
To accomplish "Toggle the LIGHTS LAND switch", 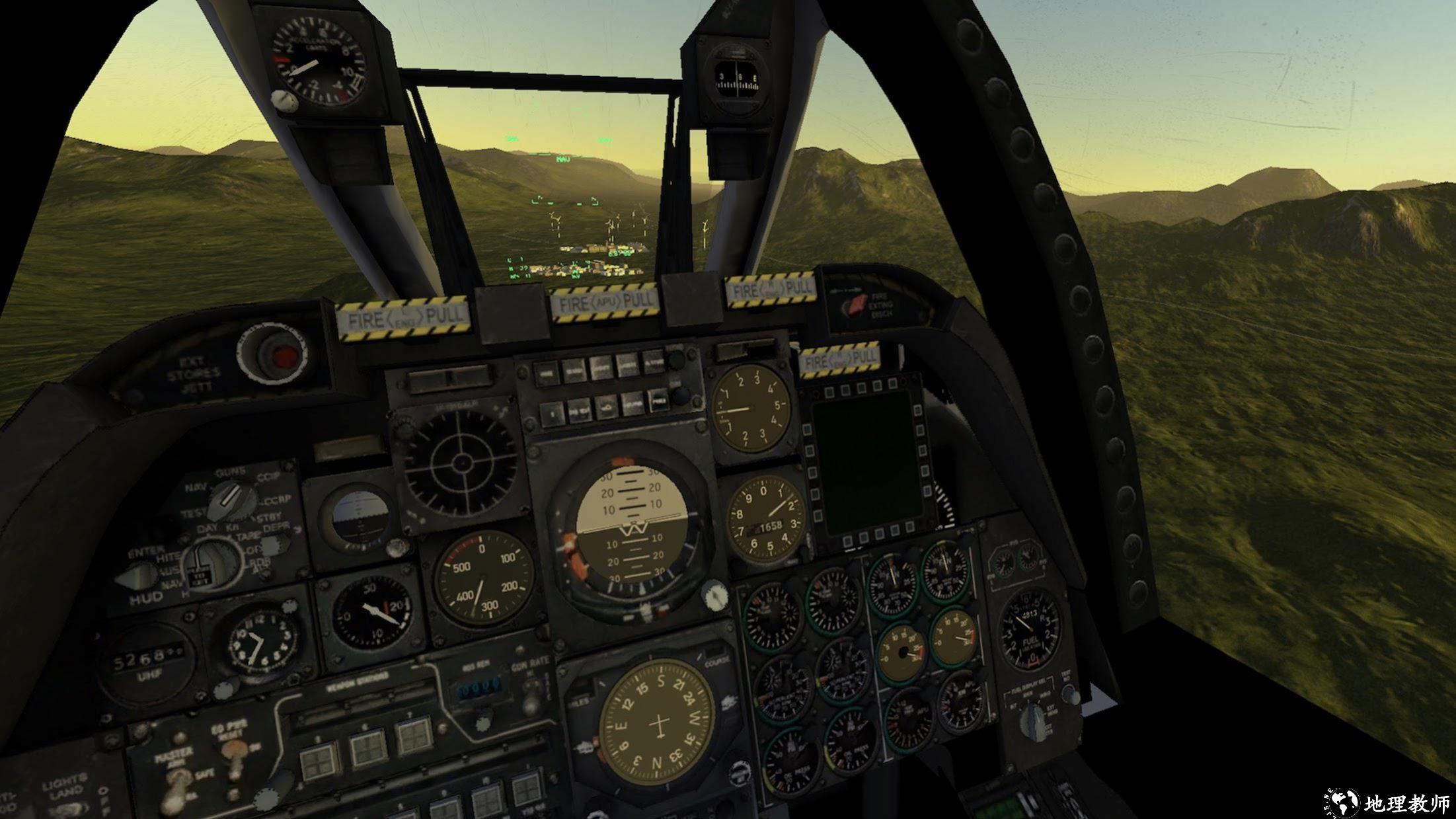I will (74, 809).
